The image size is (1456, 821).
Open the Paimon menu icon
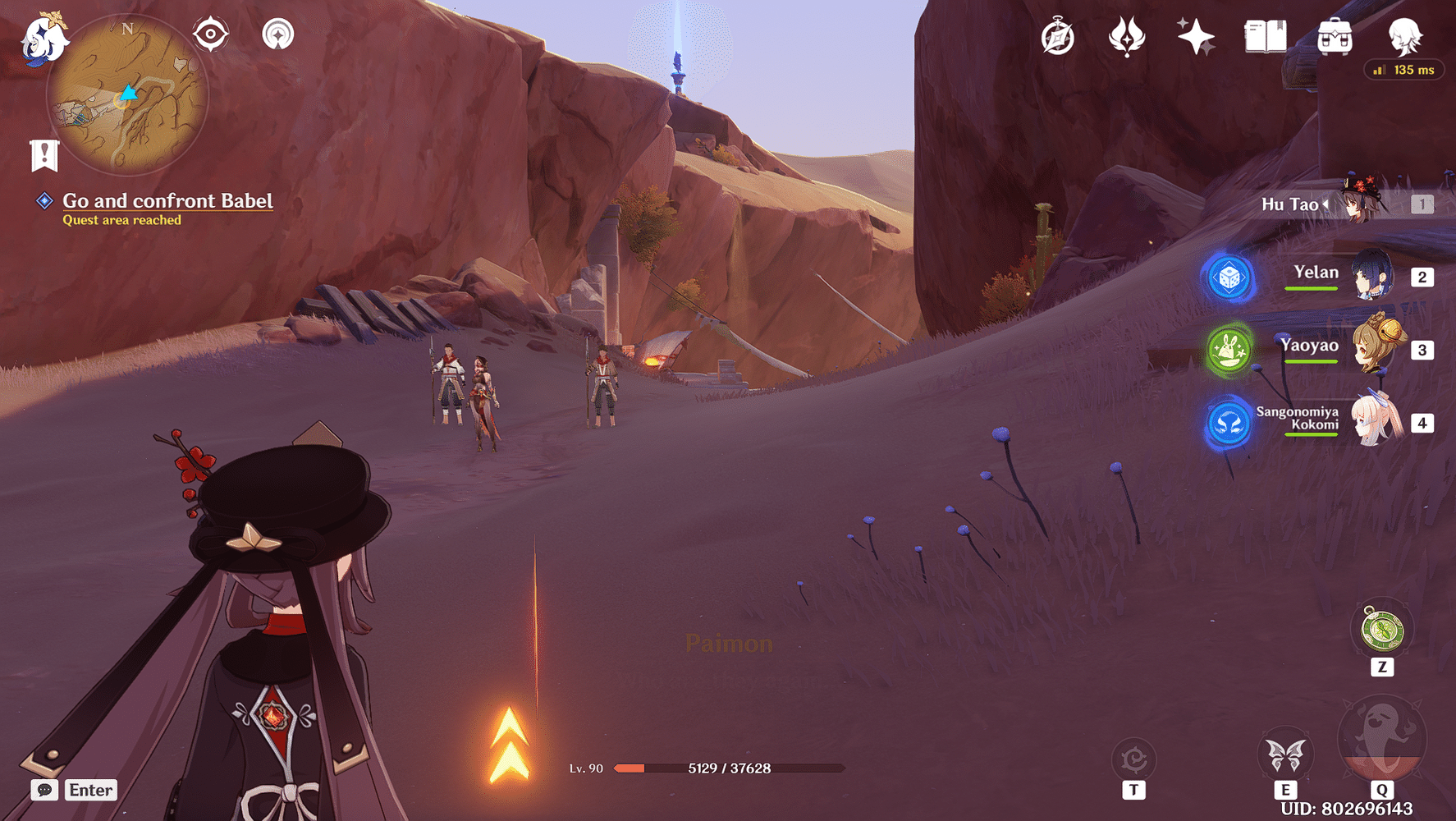[x=43, y=39]
